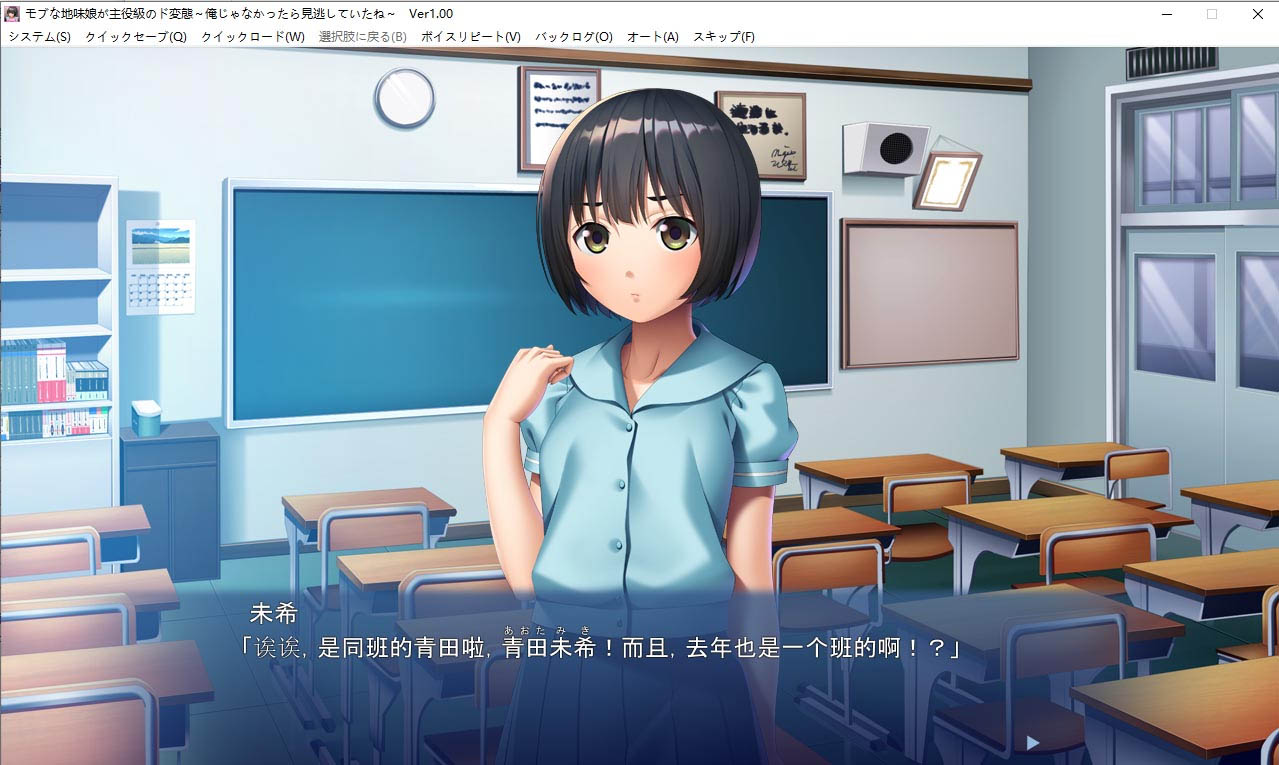1279x765 pixels.
Task: Activate オート(A) auto mode
Action: pos(653,37)
